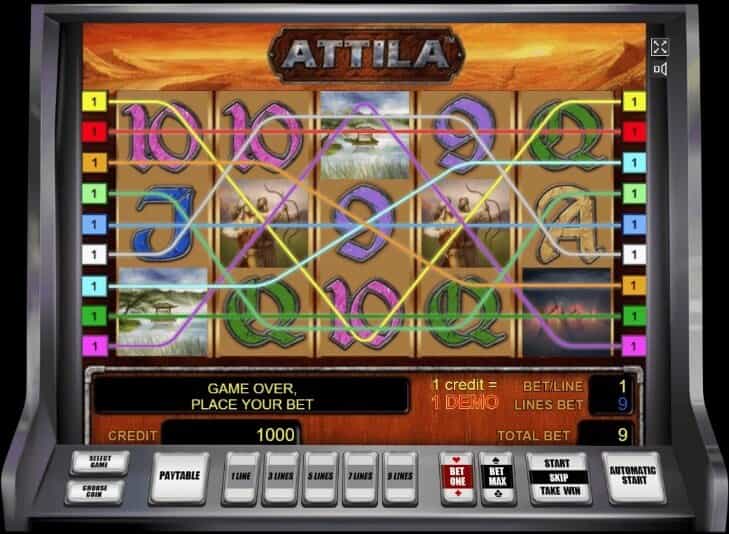This screenshot has height=534, width=729.
Task: Hit the Start / Skip / Take Win button
Action: 558,477
